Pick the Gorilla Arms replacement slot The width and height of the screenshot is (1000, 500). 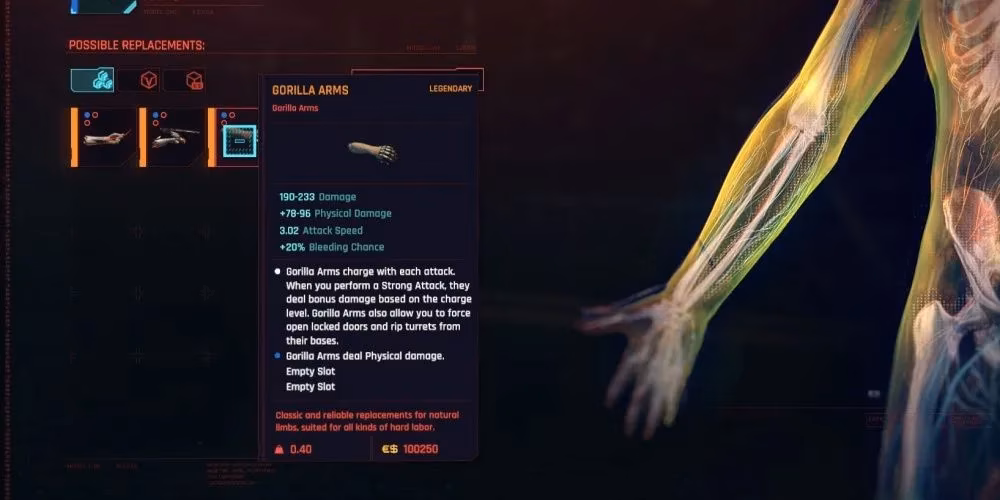tap(239, 141)
